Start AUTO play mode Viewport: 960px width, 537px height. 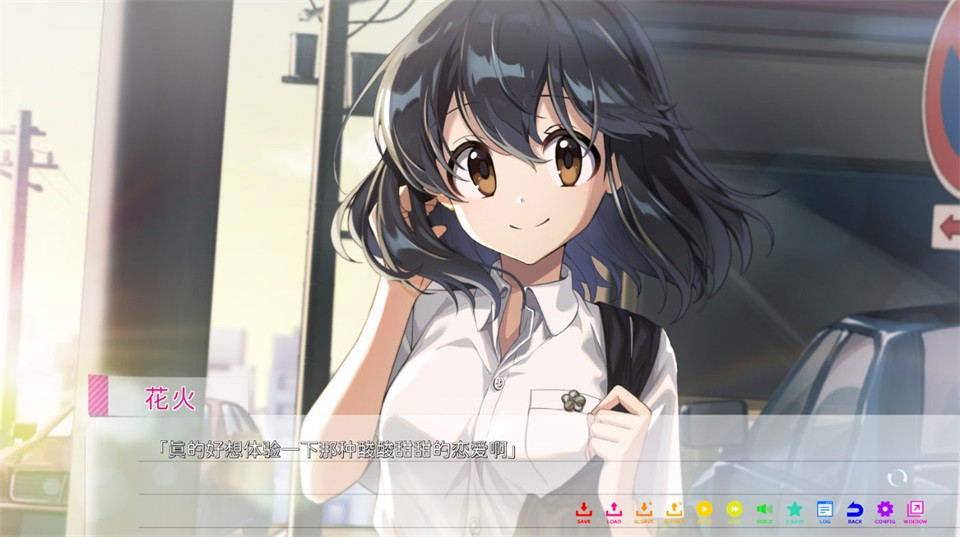pos(704,510)
